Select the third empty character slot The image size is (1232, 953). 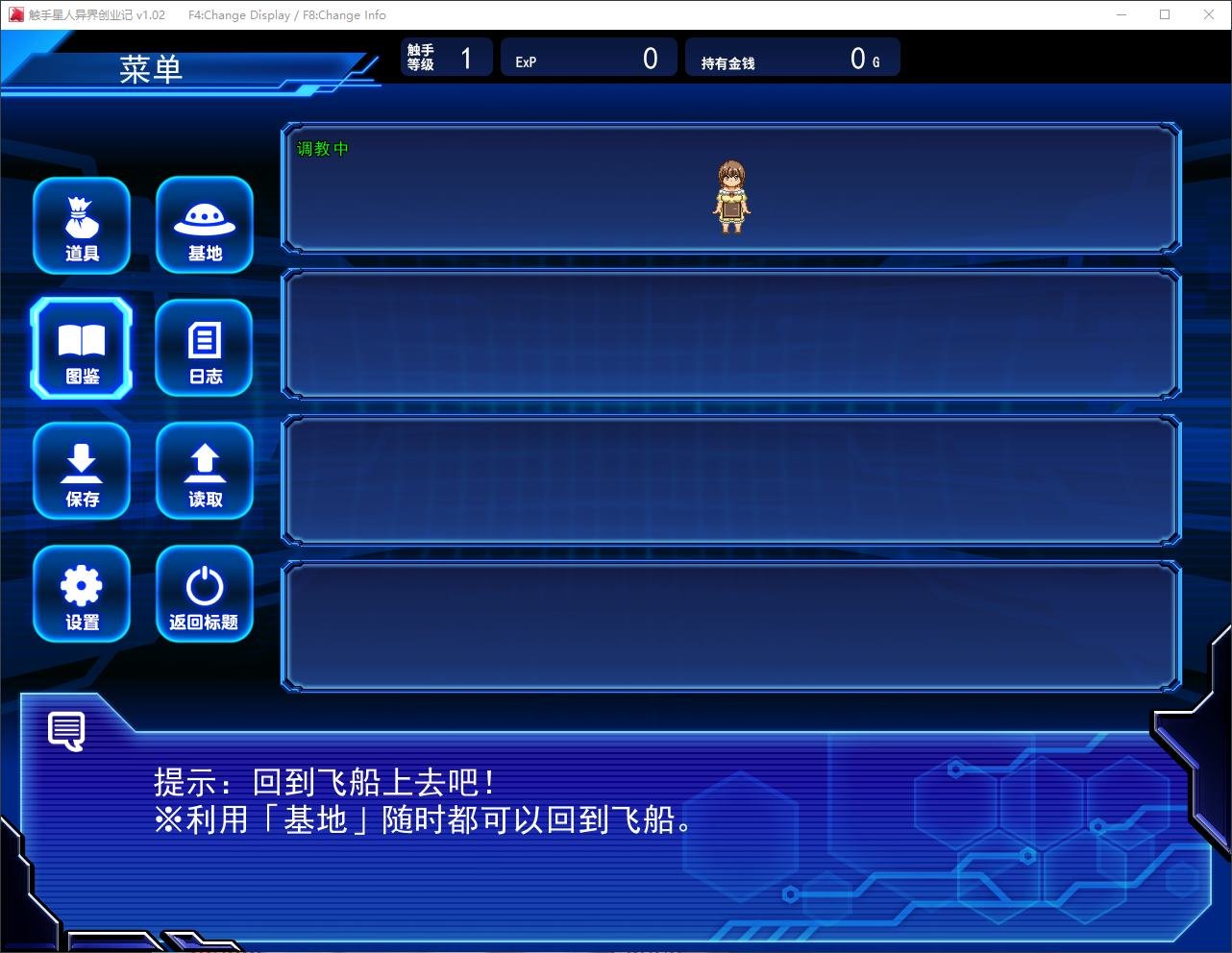pos(732,479)
